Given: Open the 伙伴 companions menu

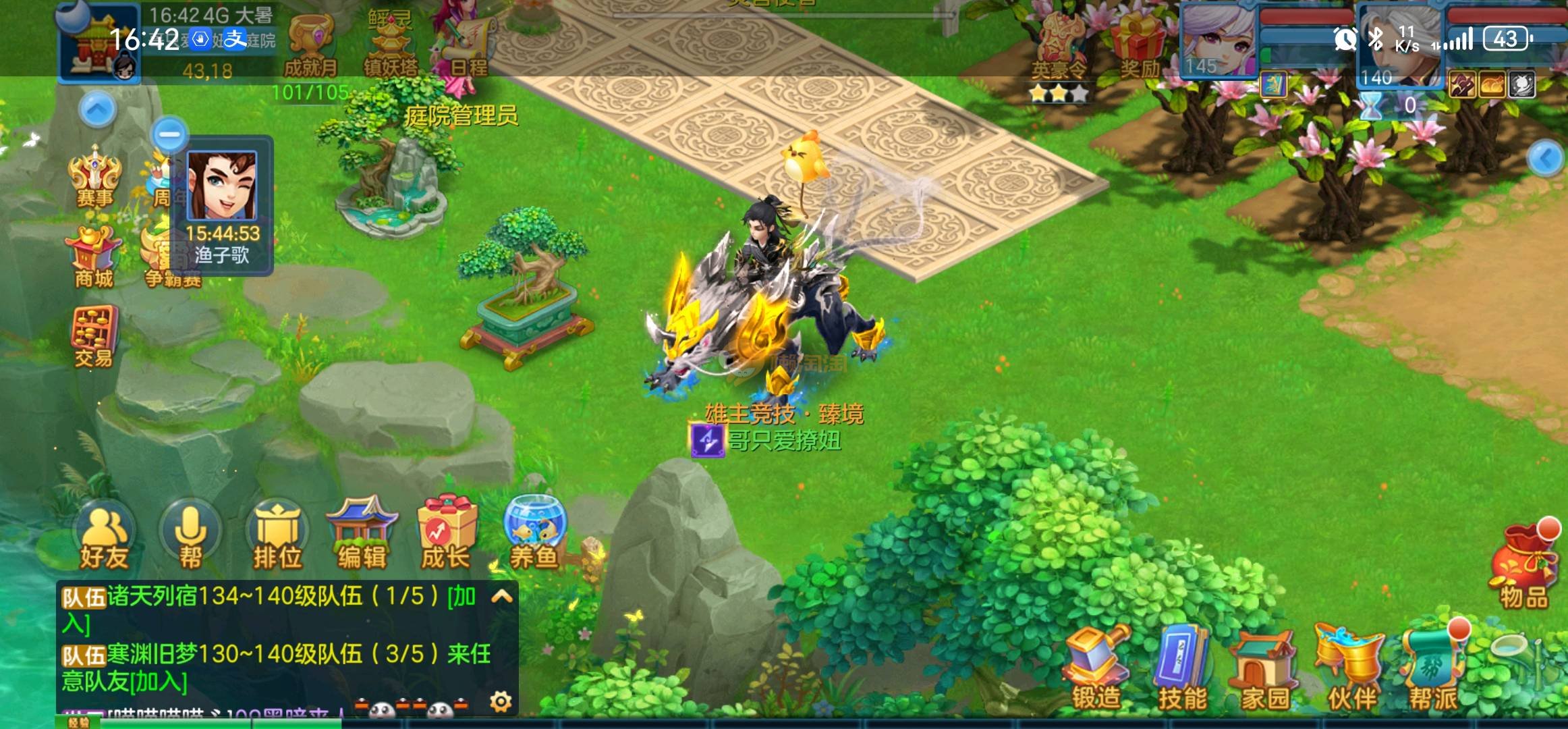Looking at the screenshot, I should pos(1351,668).
